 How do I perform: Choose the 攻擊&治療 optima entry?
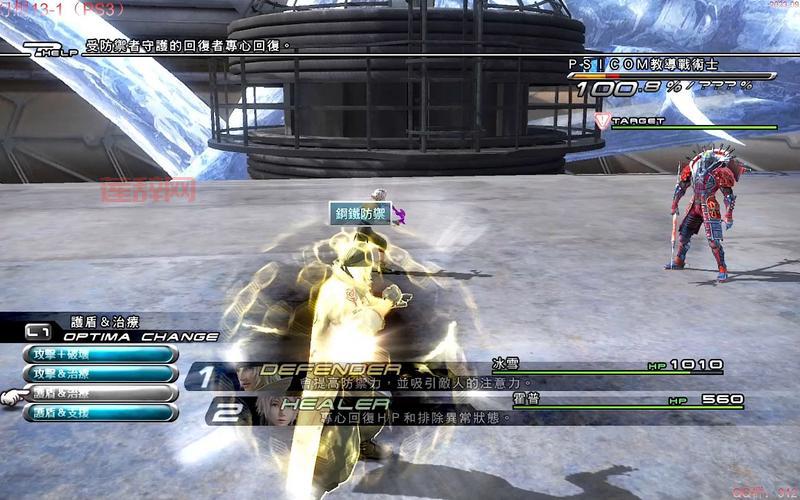tap(100, 373)
